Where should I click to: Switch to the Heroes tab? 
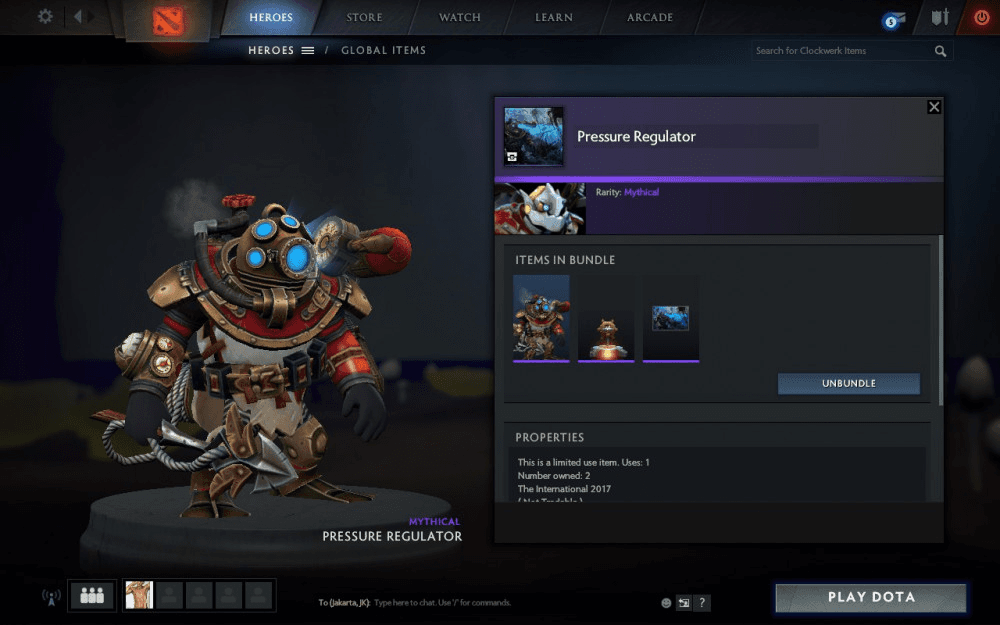point(271,17)
